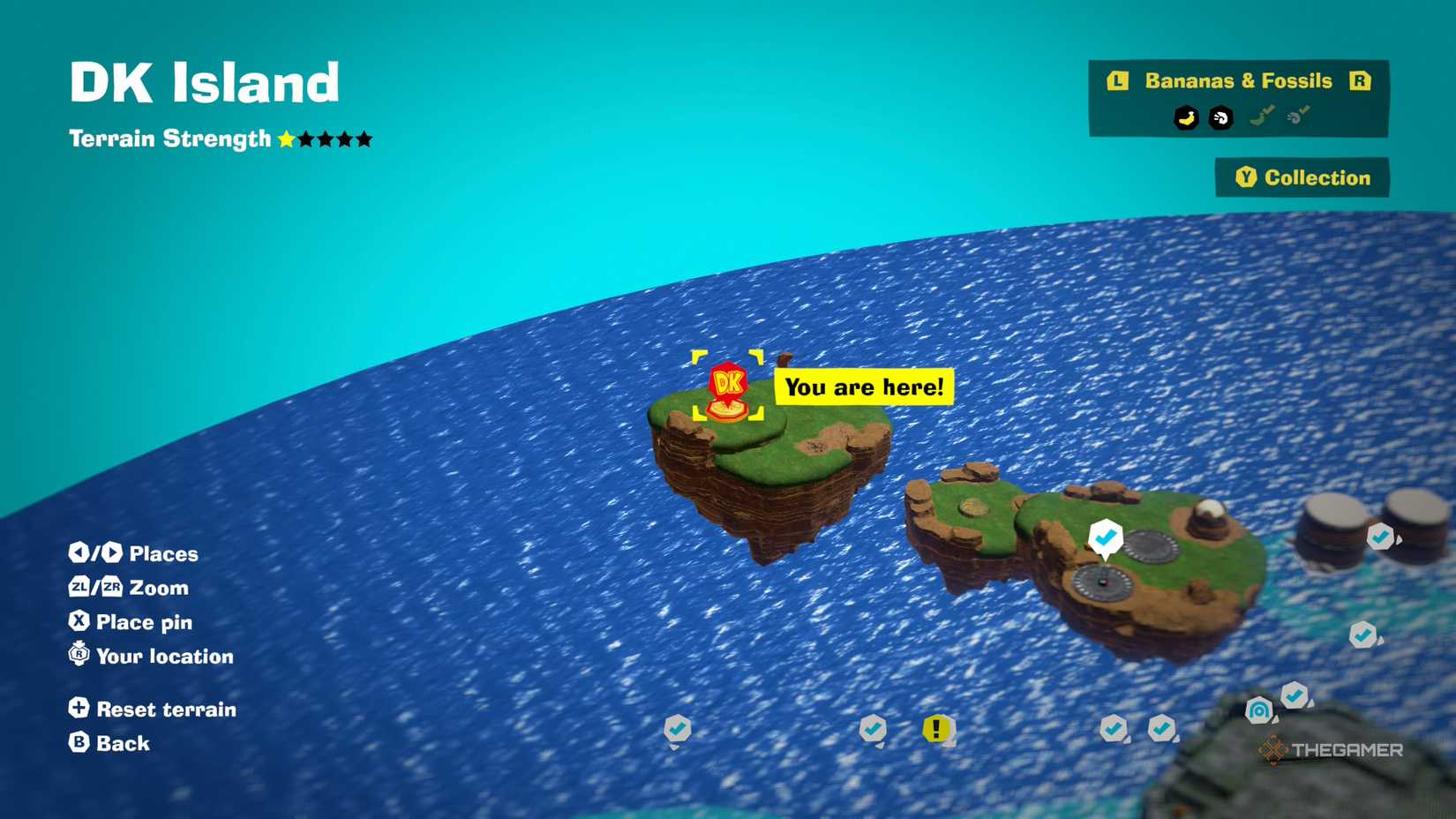Click the R shoulder button indicator
This screenshot has width=1456, height=819.
[x=1361, y=81]
